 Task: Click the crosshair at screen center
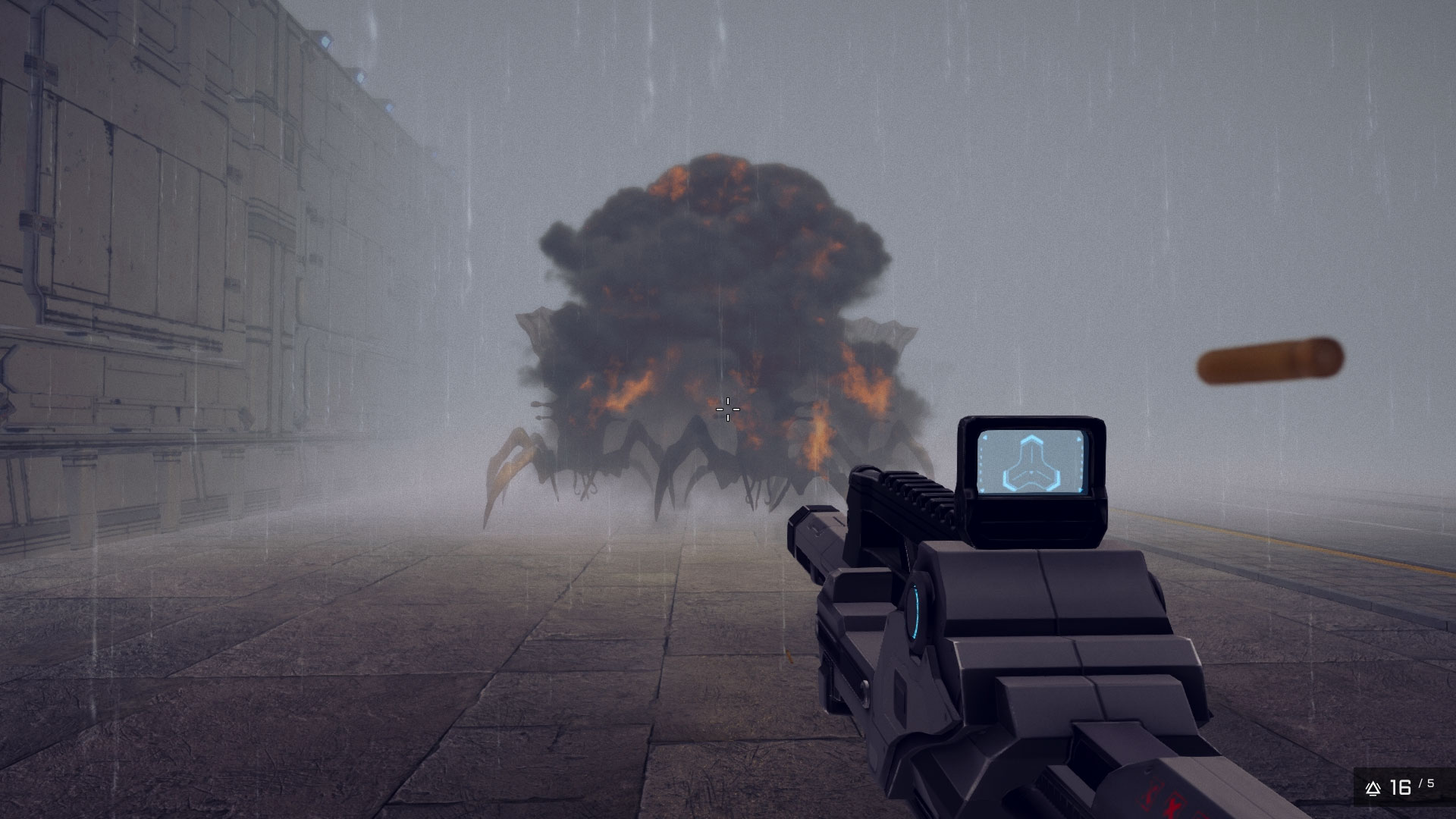click(727, 409)
